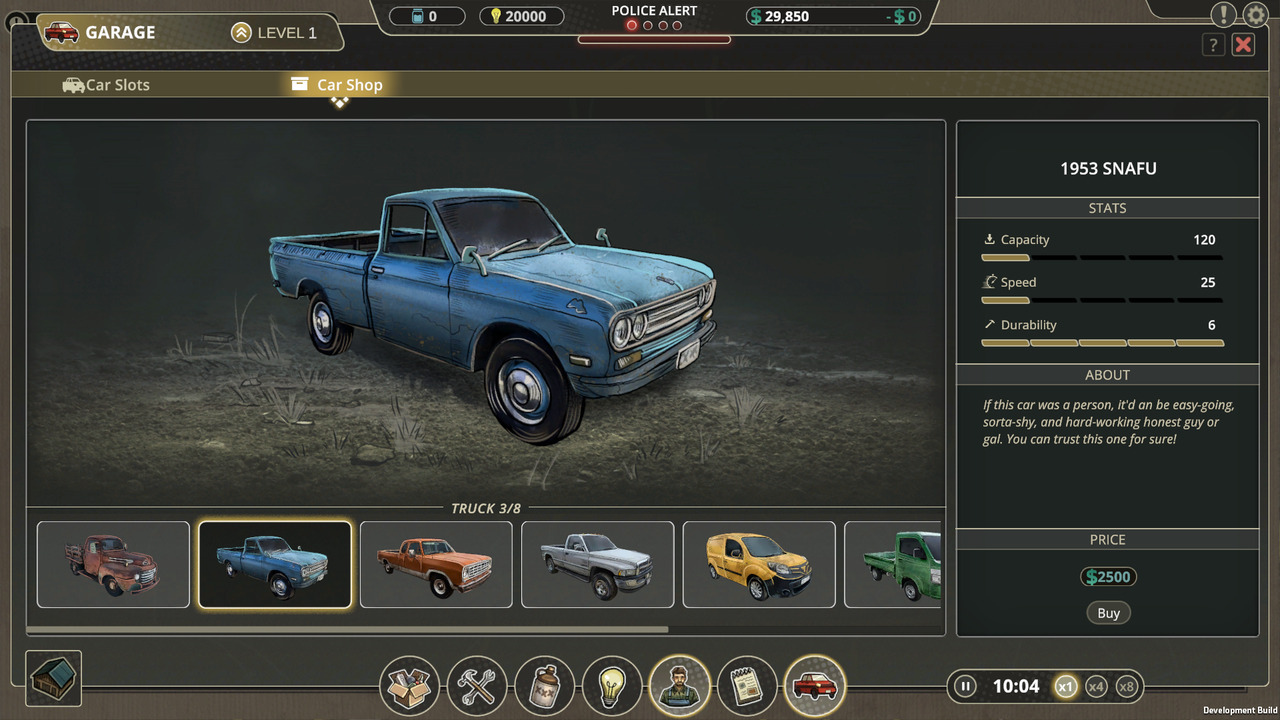Open the exclamation alert icon
This screenshot has width=1280, height=720.
(1223, 14)
